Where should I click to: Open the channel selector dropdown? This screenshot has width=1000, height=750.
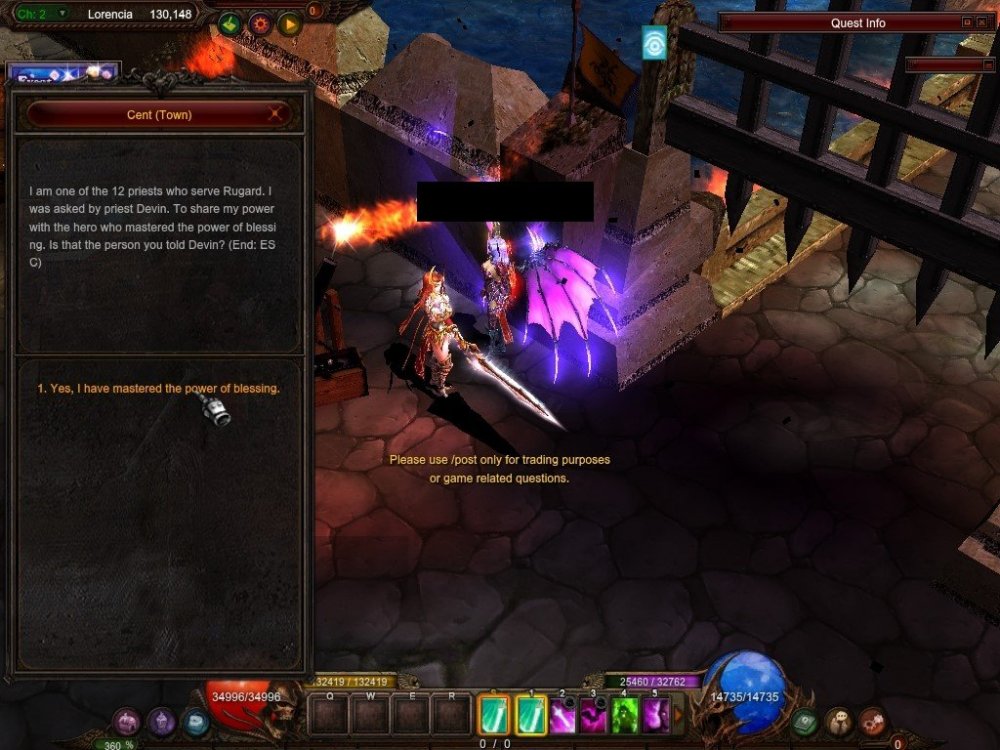[62, 13]
